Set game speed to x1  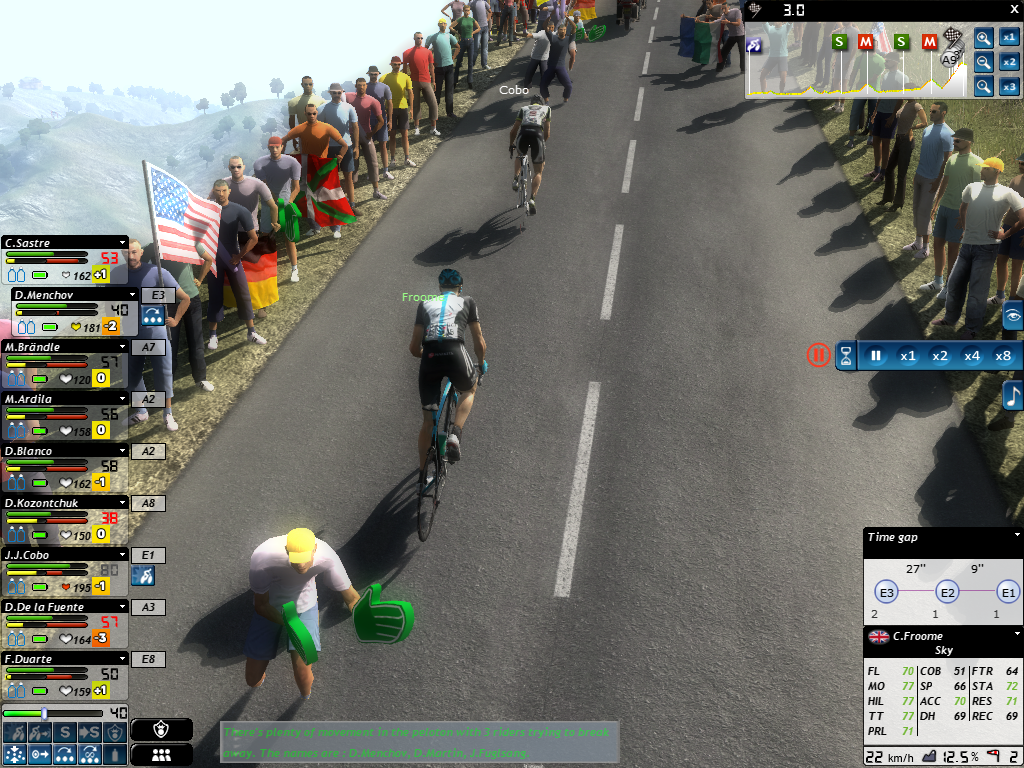908,355
